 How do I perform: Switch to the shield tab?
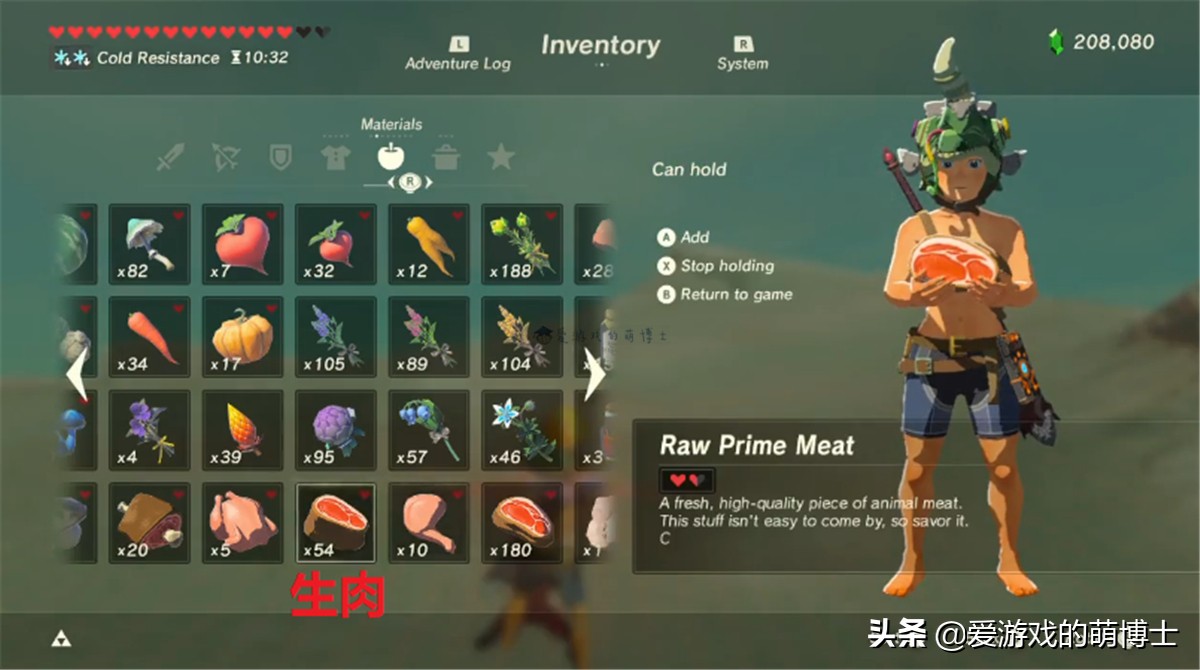(281, 157)
